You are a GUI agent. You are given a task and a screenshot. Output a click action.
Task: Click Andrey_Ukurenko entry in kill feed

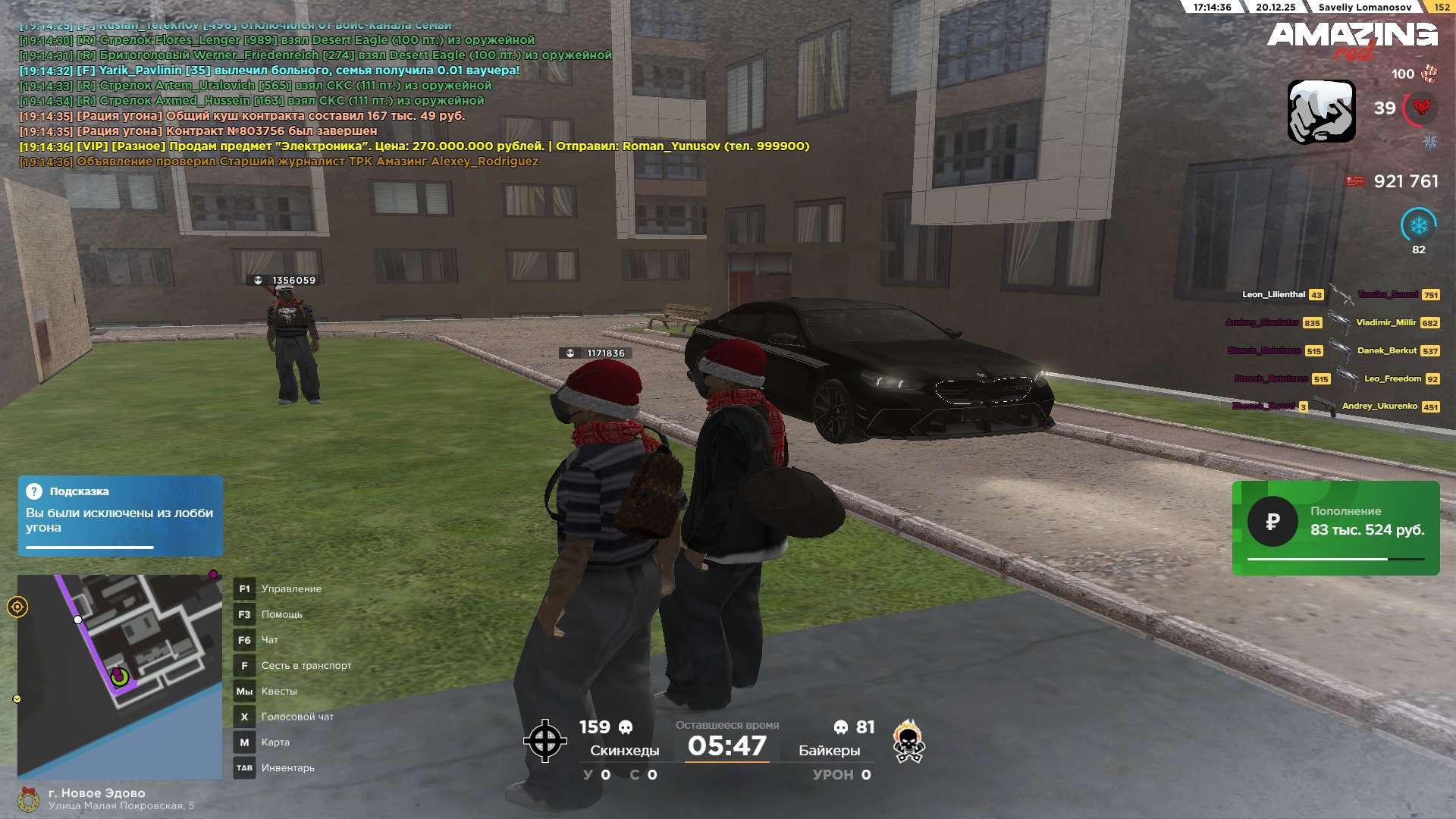tap(1379, 406)
